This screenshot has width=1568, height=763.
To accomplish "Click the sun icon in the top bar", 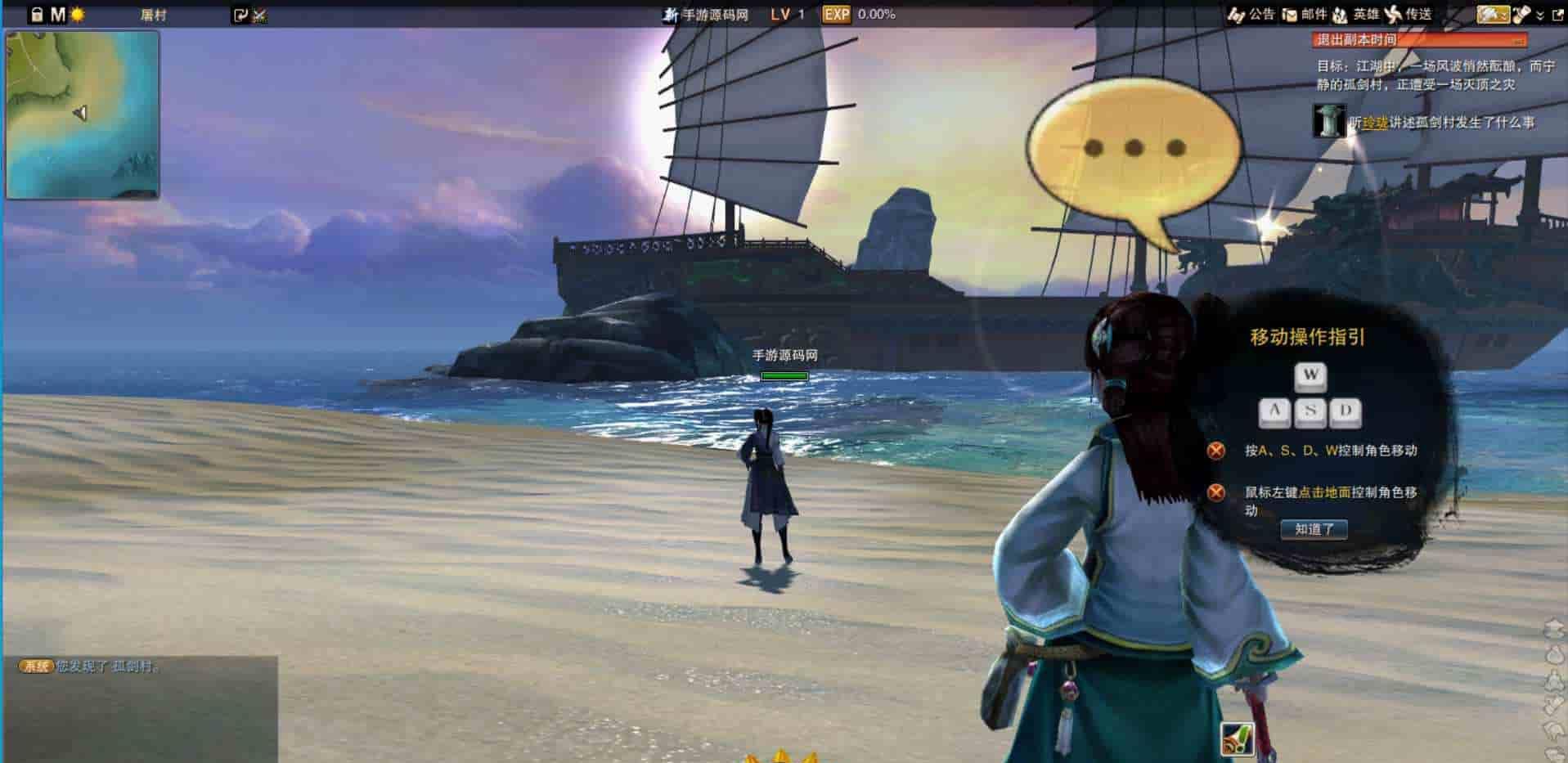I will (78, 15).
